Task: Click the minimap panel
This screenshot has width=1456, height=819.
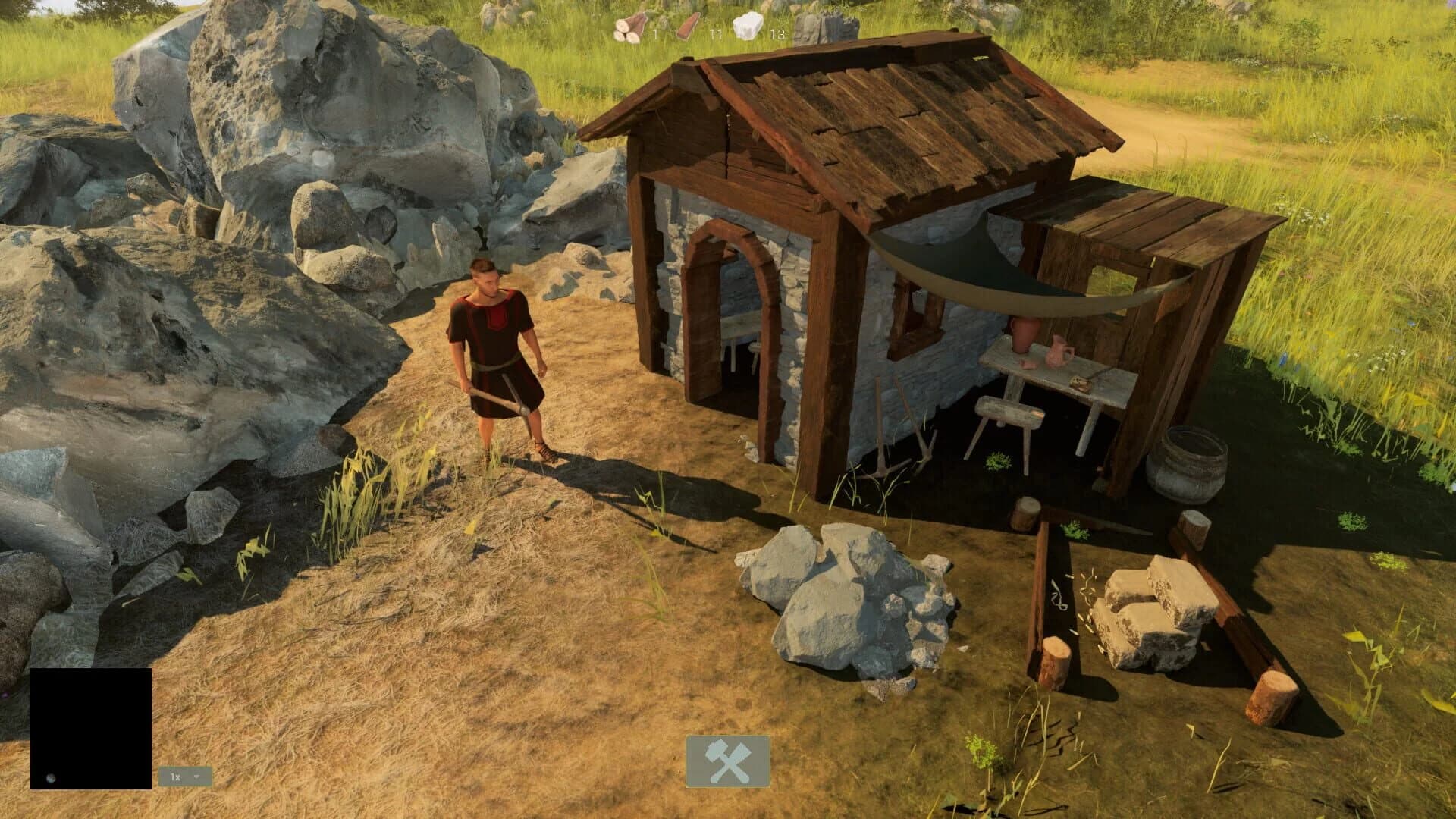Action: (91, 728)
